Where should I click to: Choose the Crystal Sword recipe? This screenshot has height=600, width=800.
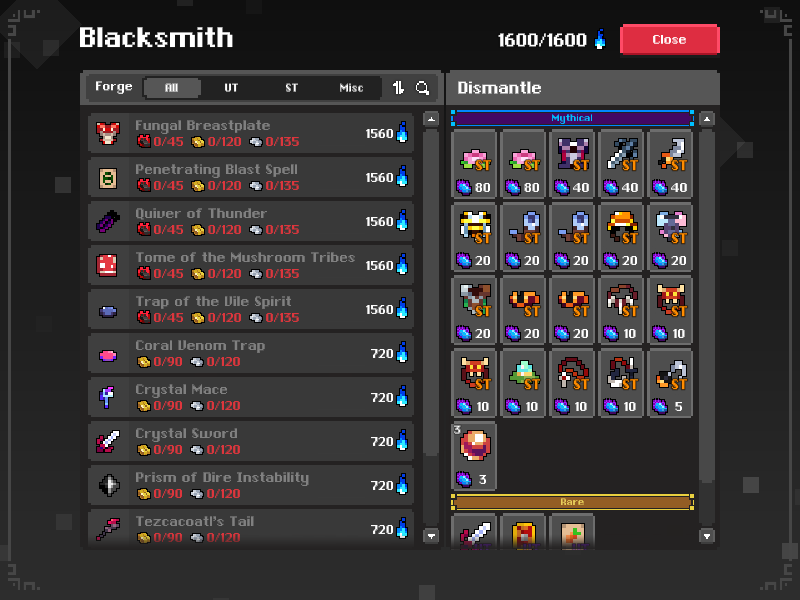coord(251,441)
